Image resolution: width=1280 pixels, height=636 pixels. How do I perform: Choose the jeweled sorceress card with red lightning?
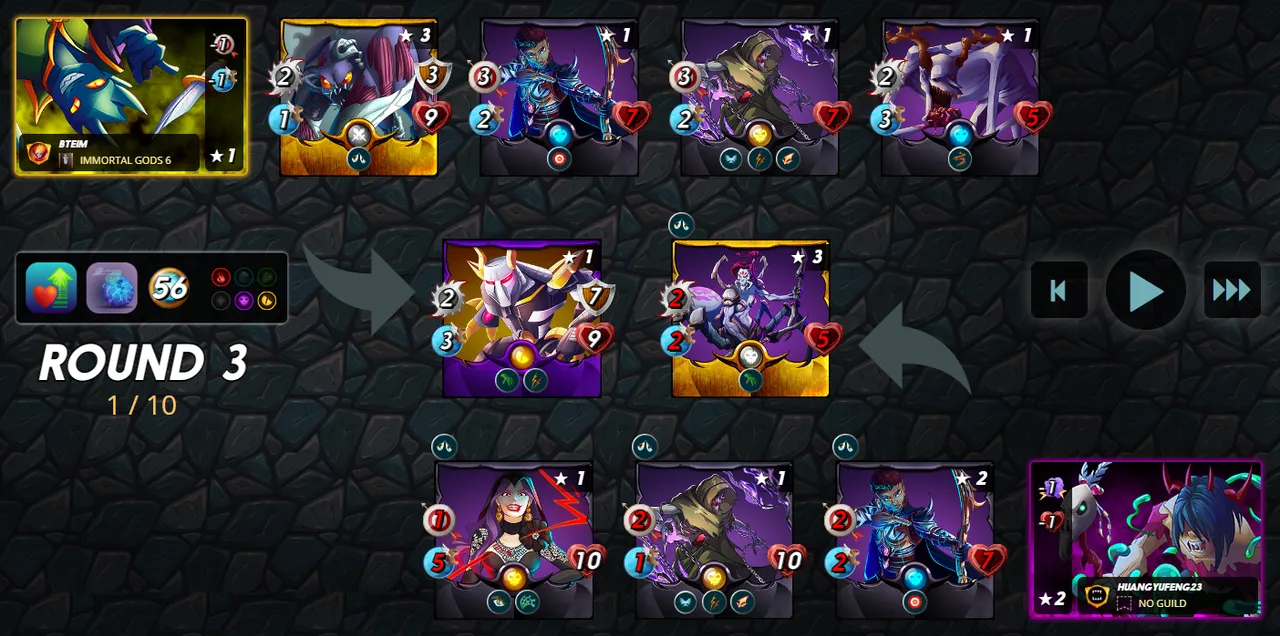point(514,538)
